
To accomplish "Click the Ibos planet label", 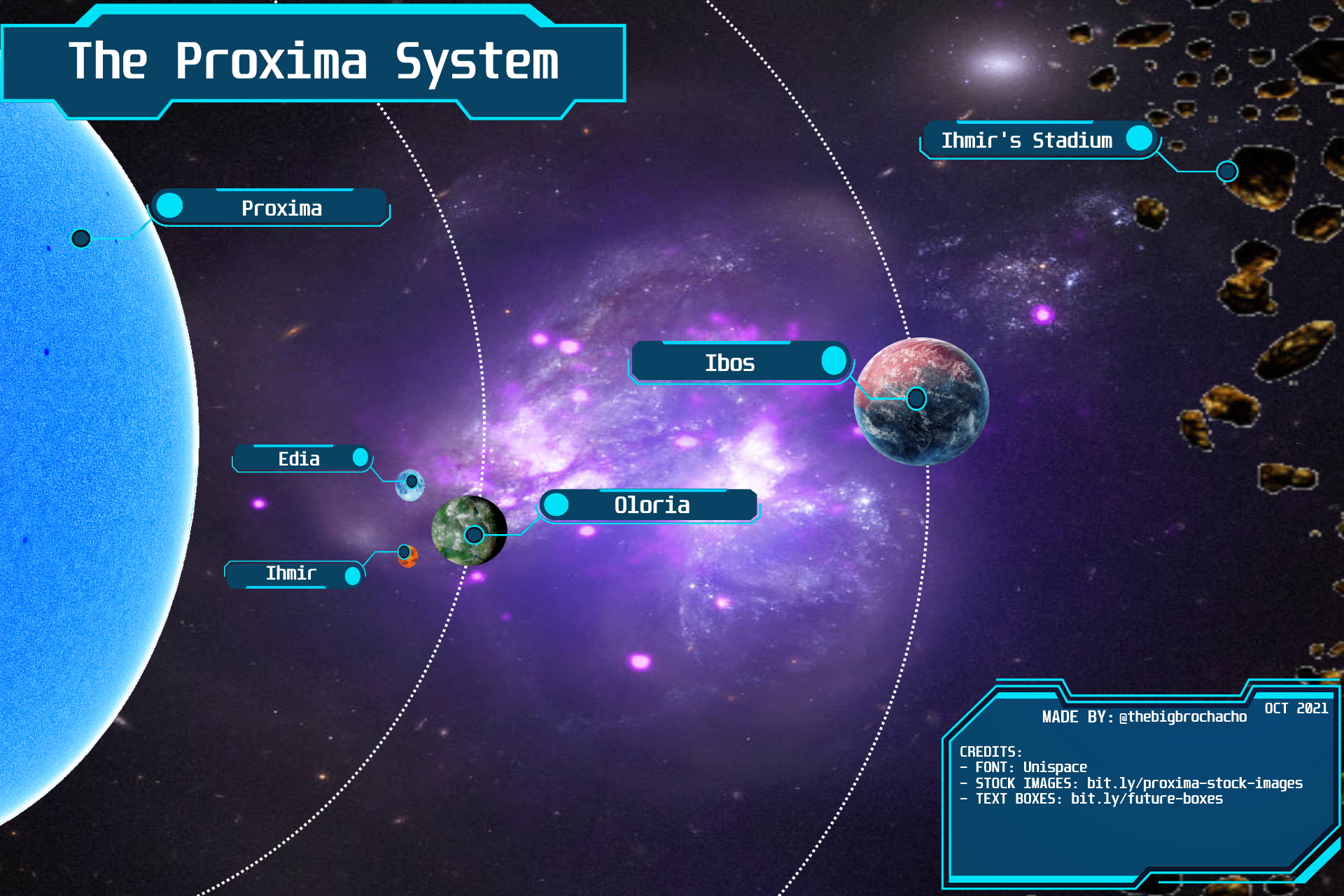I will click(x=729, y=363).
